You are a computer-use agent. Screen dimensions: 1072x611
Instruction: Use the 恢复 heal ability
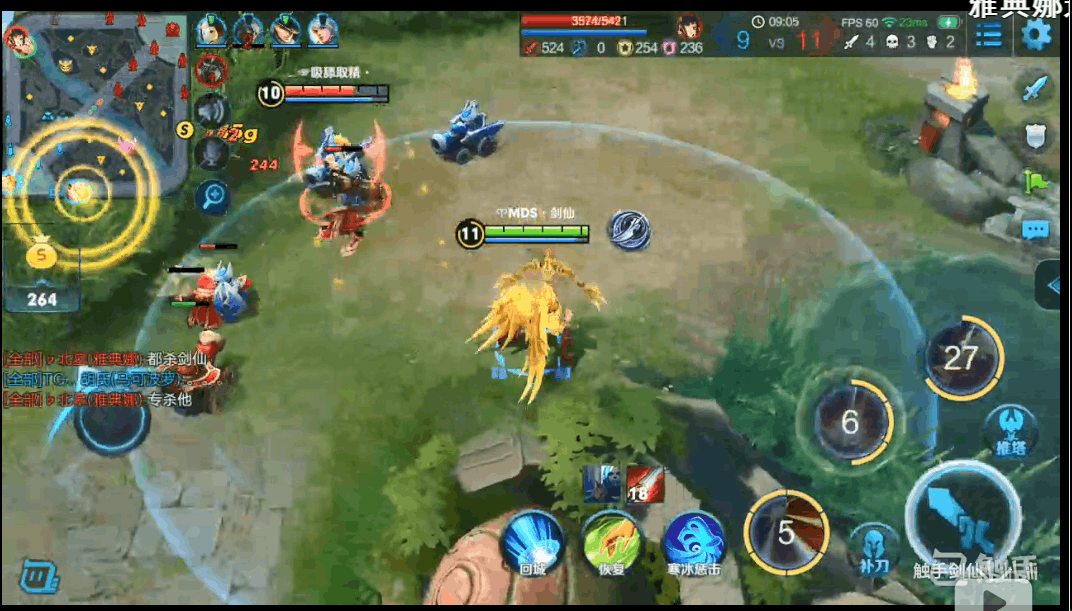point(612,541)
